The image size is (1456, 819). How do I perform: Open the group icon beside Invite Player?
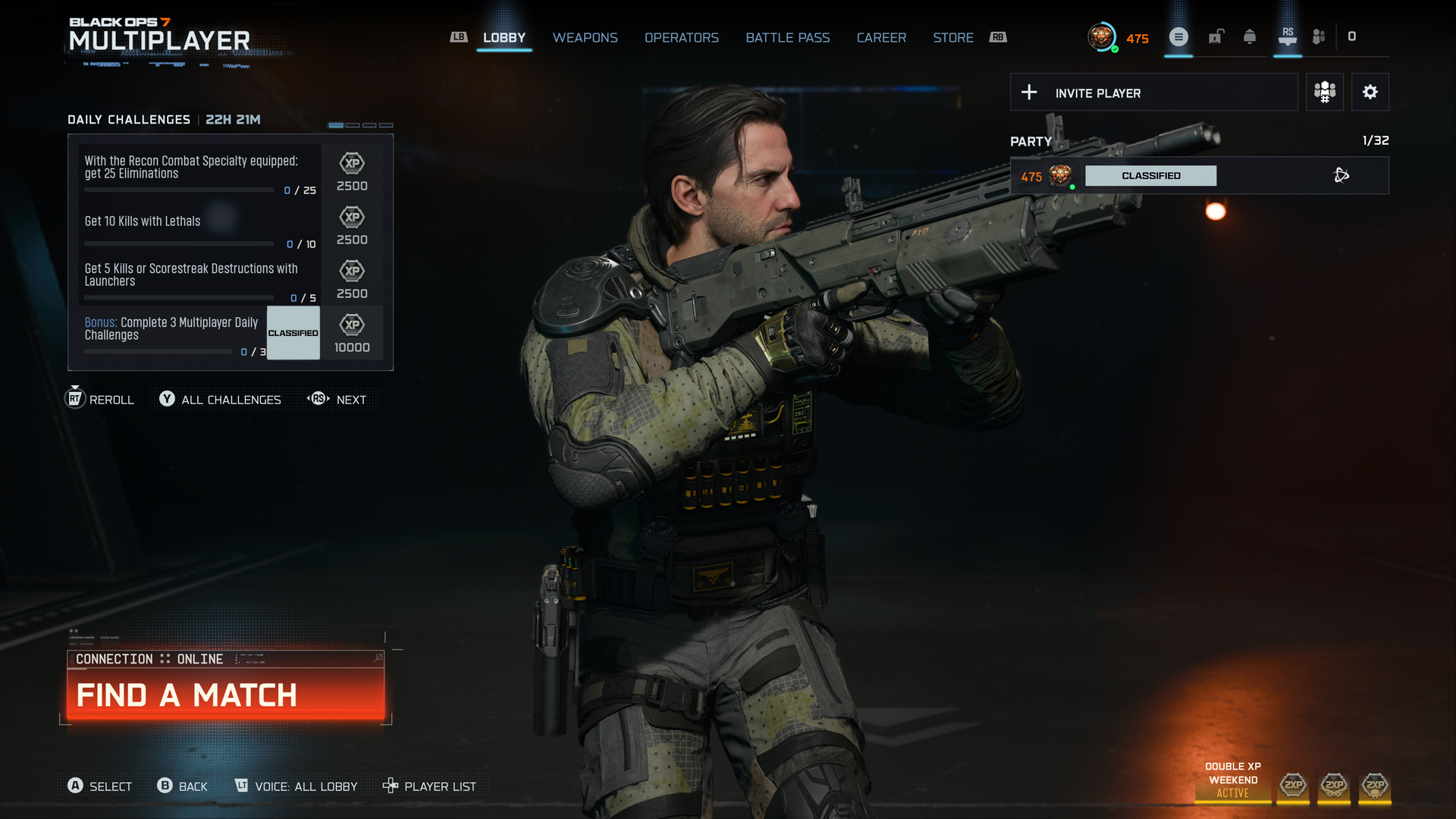point(1324,93)
